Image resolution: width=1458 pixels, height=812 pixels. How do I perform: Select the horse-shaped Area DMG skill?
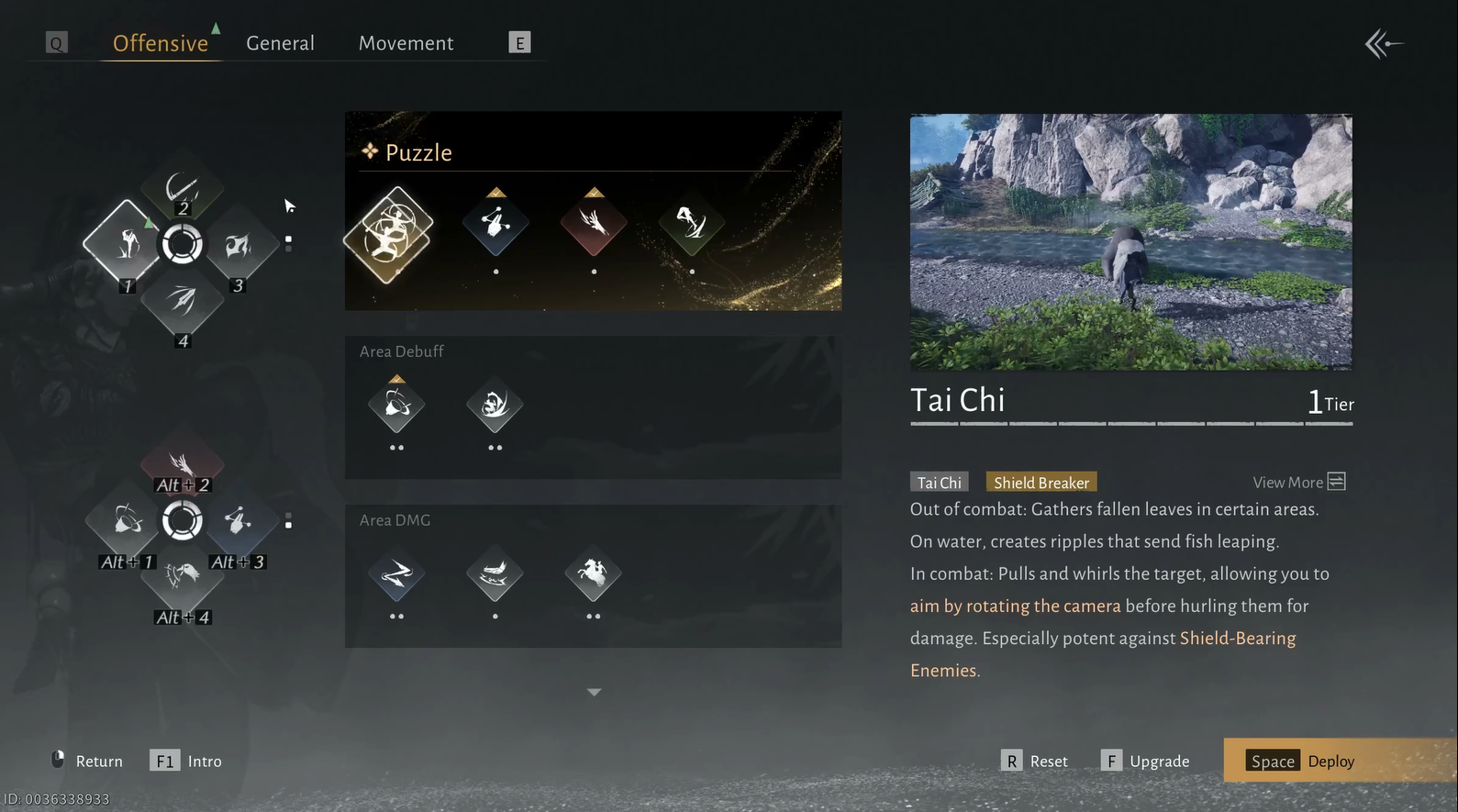click(x=593, y=574)
